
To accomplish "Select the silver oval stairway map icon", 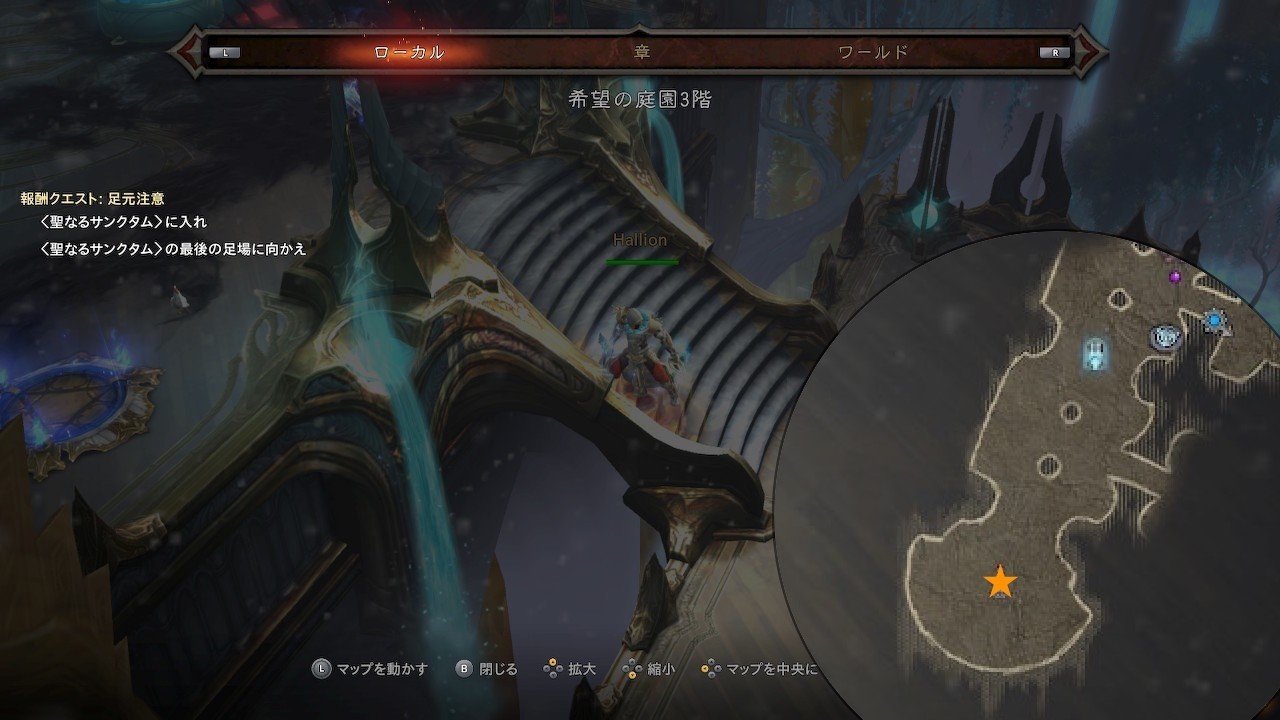I will [1165, 337].
